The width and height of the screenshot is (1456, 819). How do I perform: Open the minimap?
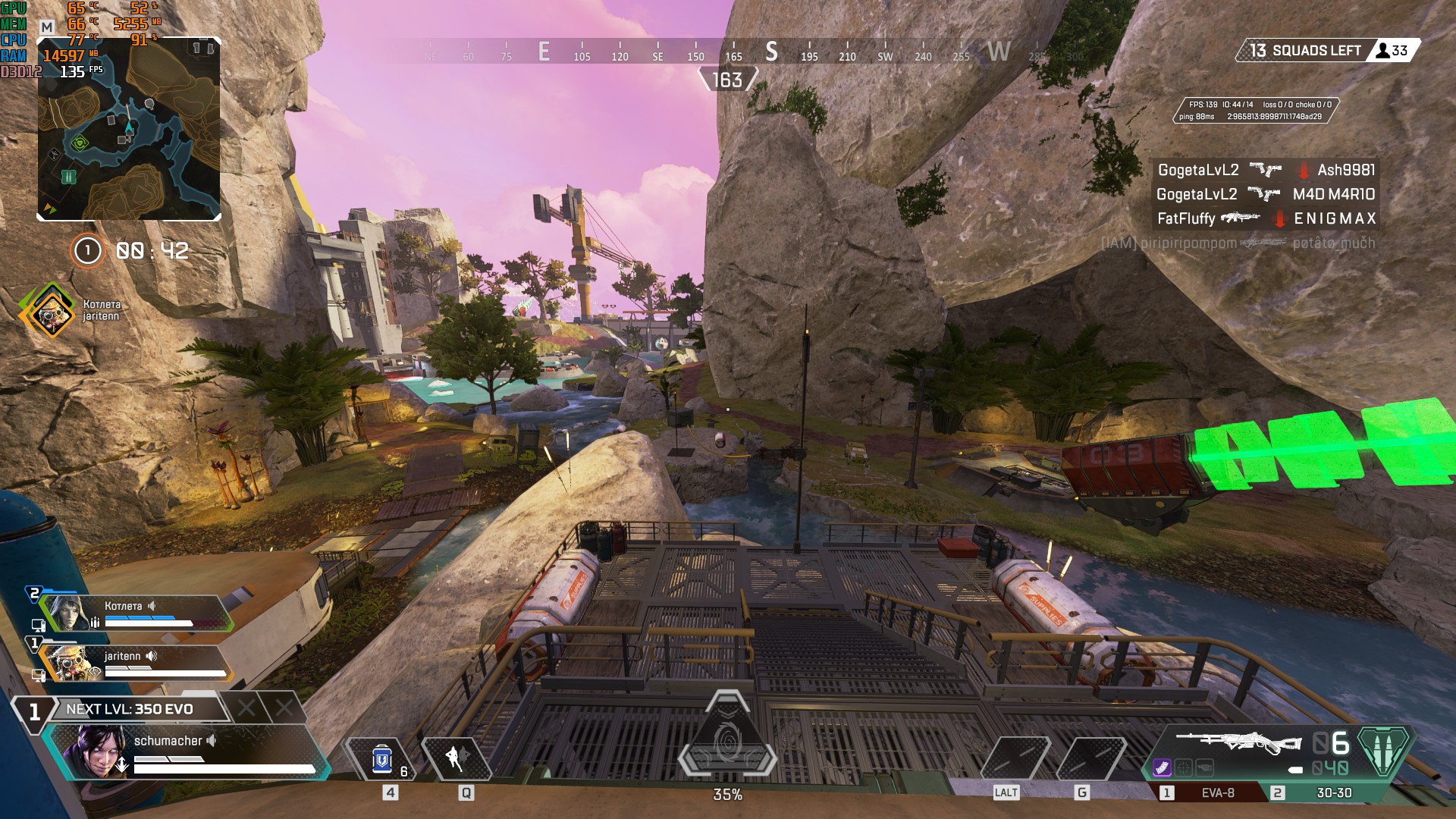pyautogui.click(x=129, y=129)
